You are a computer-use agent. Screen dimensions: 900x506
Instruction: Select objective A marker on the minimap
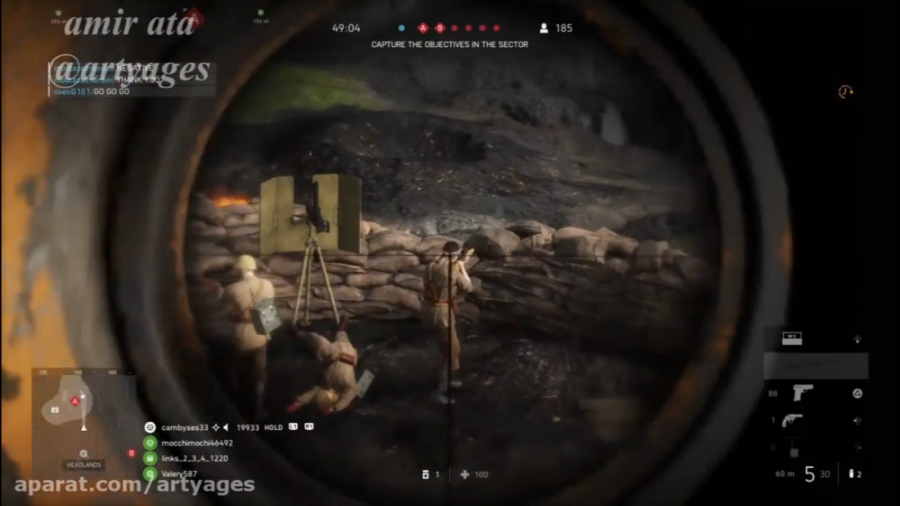[x=74, y=401]
